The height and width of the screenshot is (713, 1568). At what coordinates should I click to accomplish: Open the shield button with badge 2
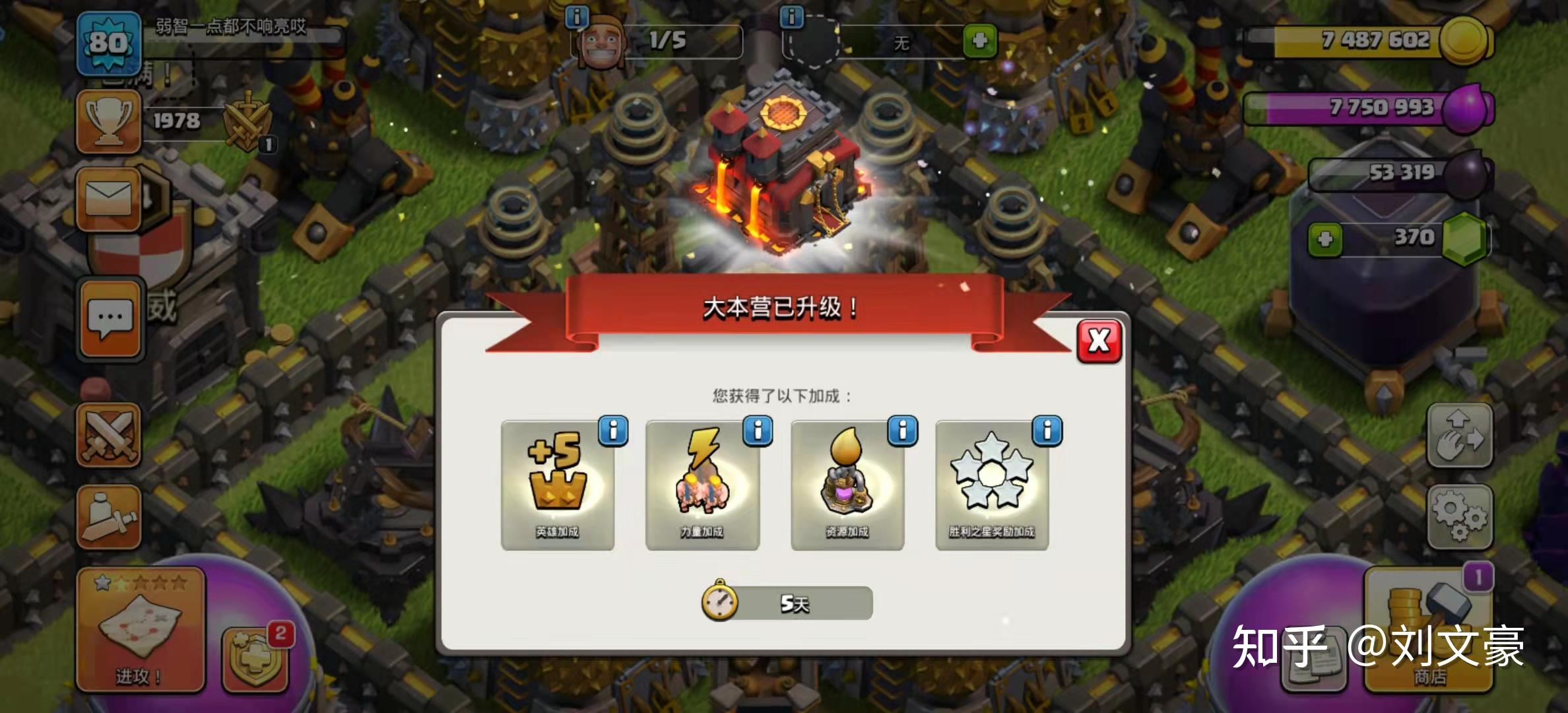pyautogui.click(x=256, y=659)
